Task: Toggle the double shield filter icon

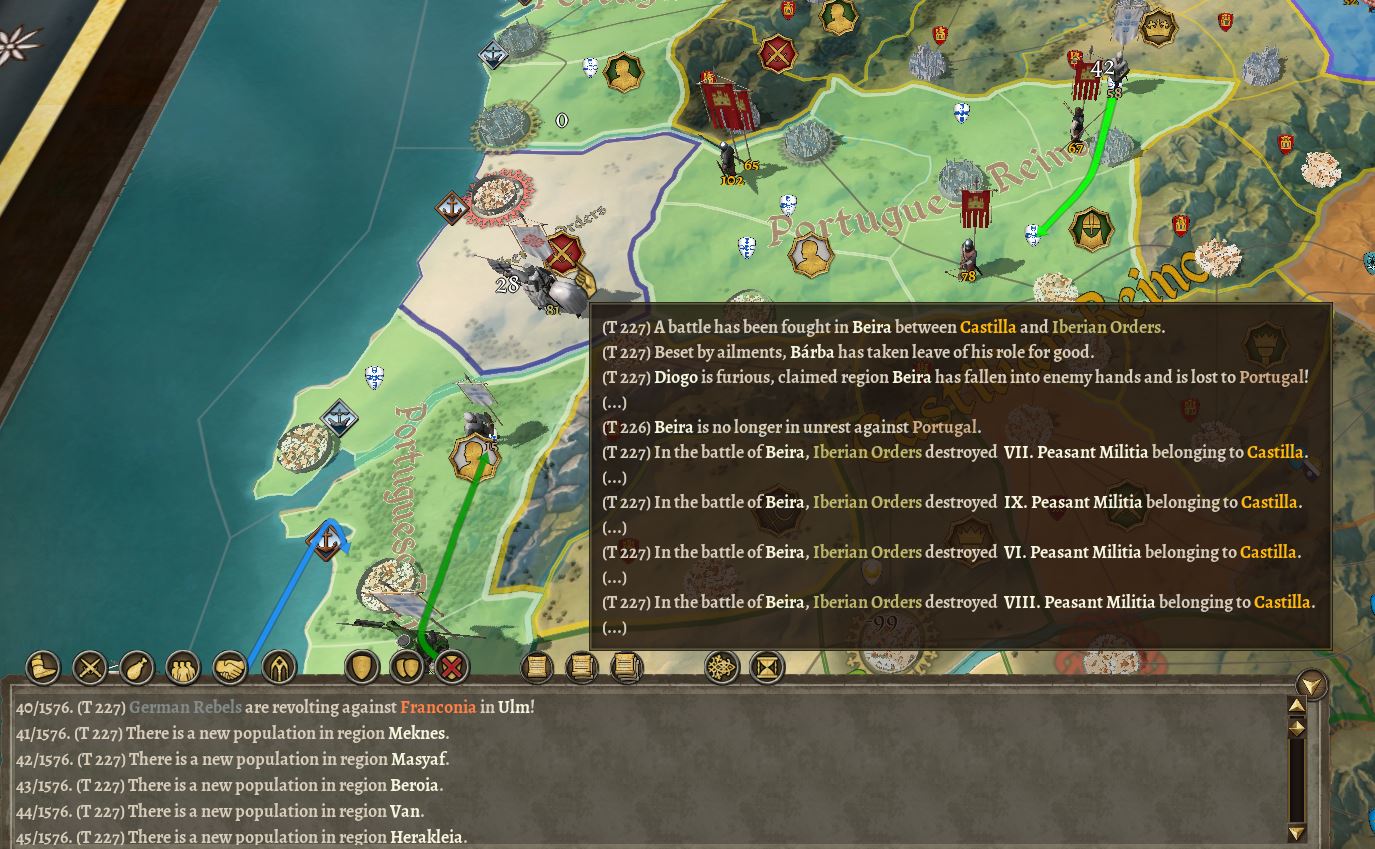Action: pyautogui.click(x=407, y=667)
